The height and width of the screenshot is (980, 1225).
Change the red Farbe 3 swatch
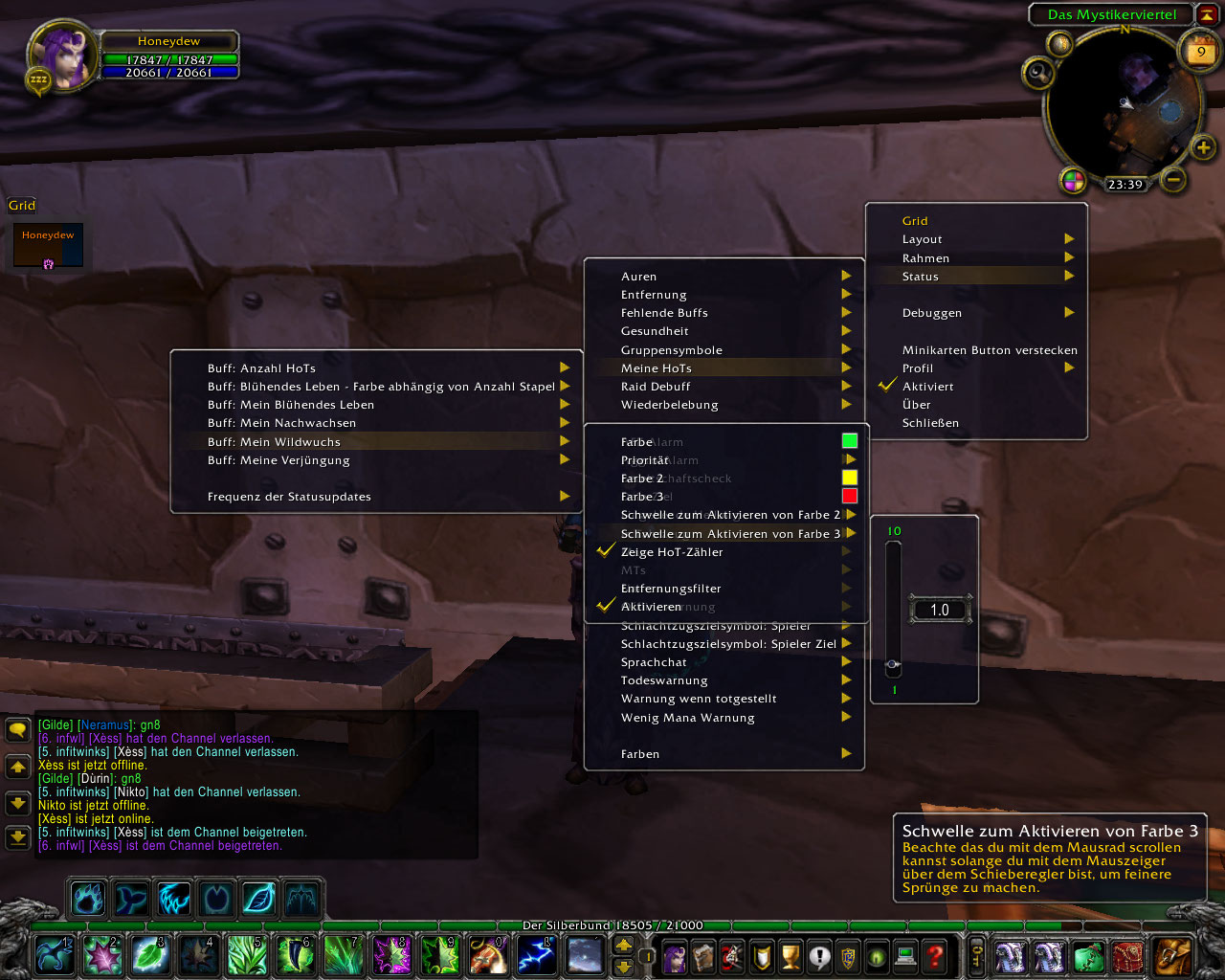click(x=849, y=496)
